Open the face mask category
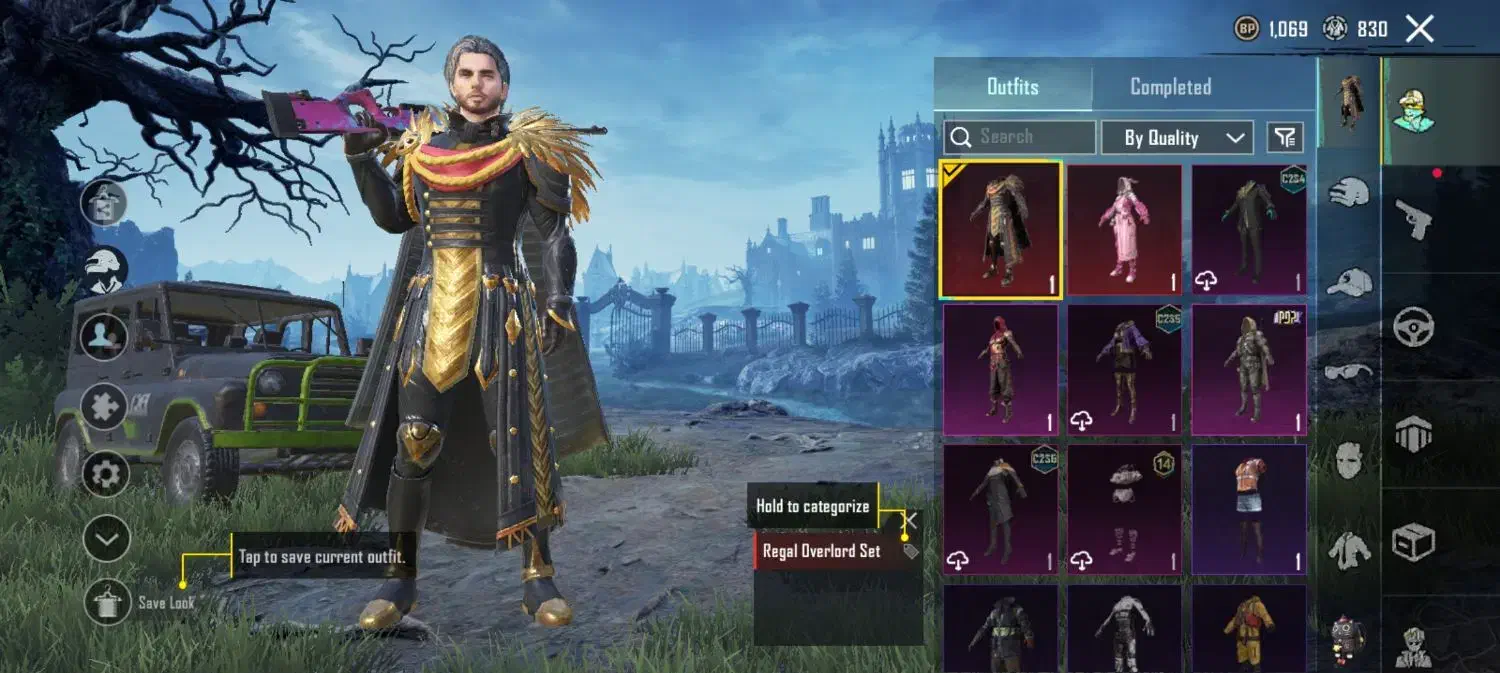The width and height of the screenshot is (1500, 673). 1349,460
